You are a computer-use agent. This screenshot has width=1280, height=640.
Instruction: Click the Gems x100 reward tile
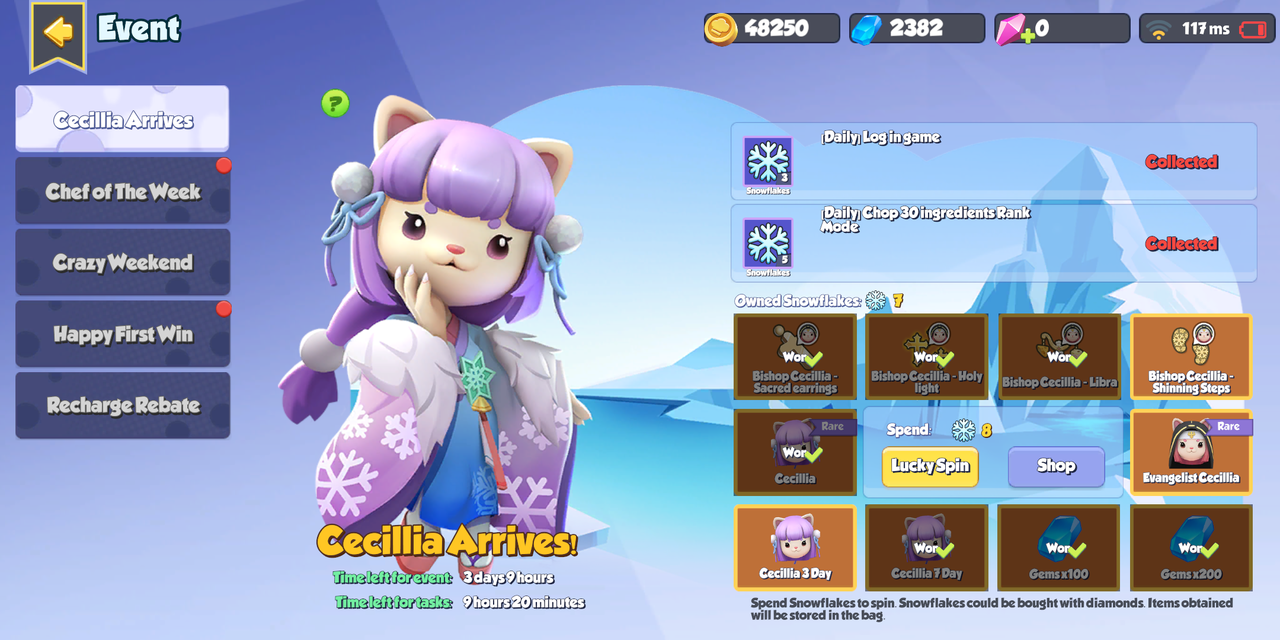pos(1059,547)
